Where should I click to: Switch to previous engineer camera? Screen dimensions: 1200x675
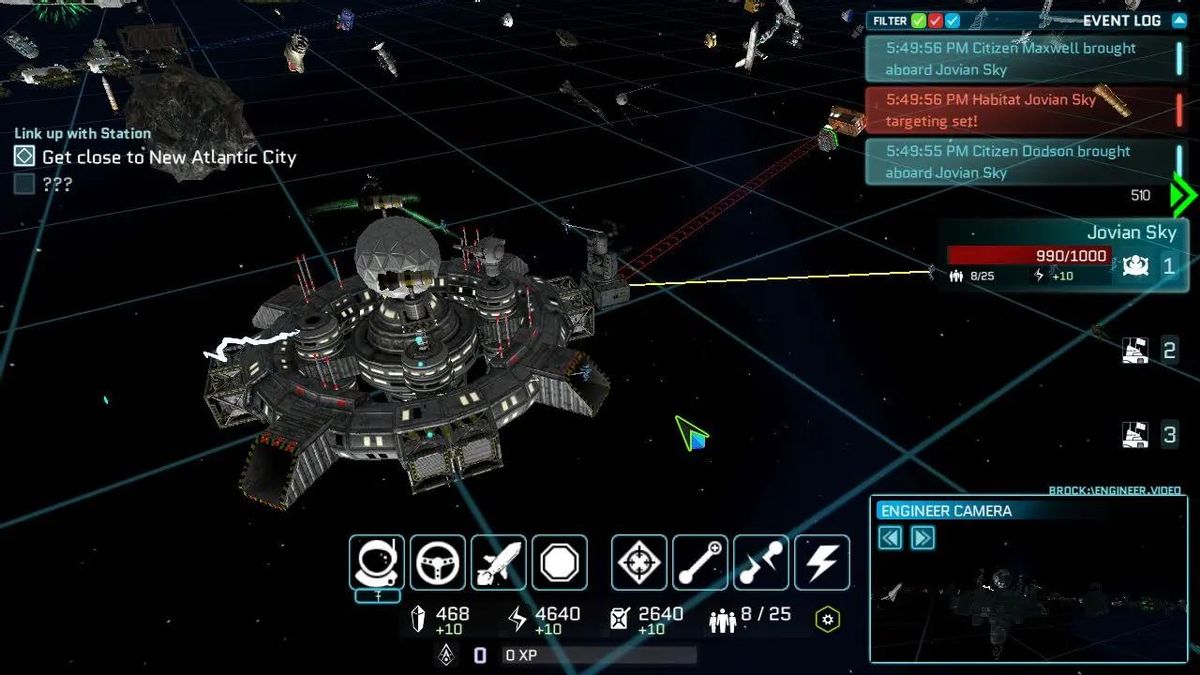890,538
